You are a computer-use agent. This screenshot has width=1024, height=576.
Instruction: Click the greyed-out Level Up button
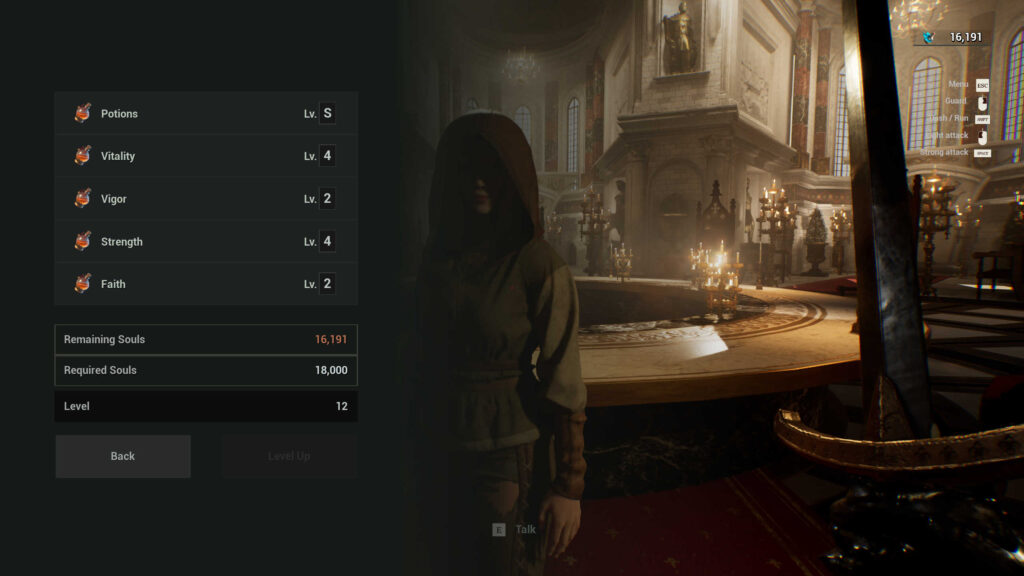click(x=289, y=456)
